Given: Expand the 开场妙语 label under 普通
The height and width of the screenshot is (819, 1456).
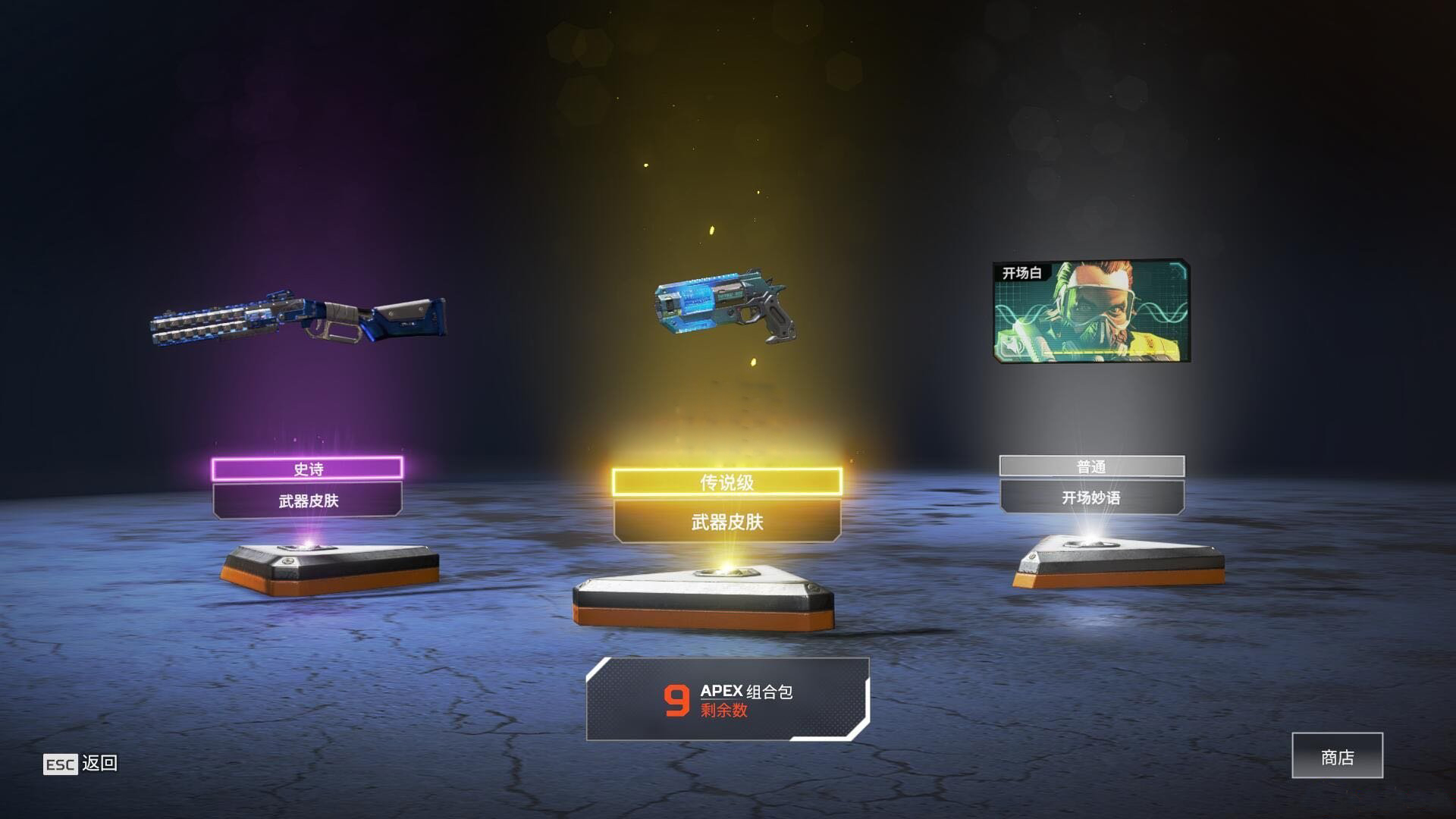Looking at the screenshot, I should tap(1094, 499).
